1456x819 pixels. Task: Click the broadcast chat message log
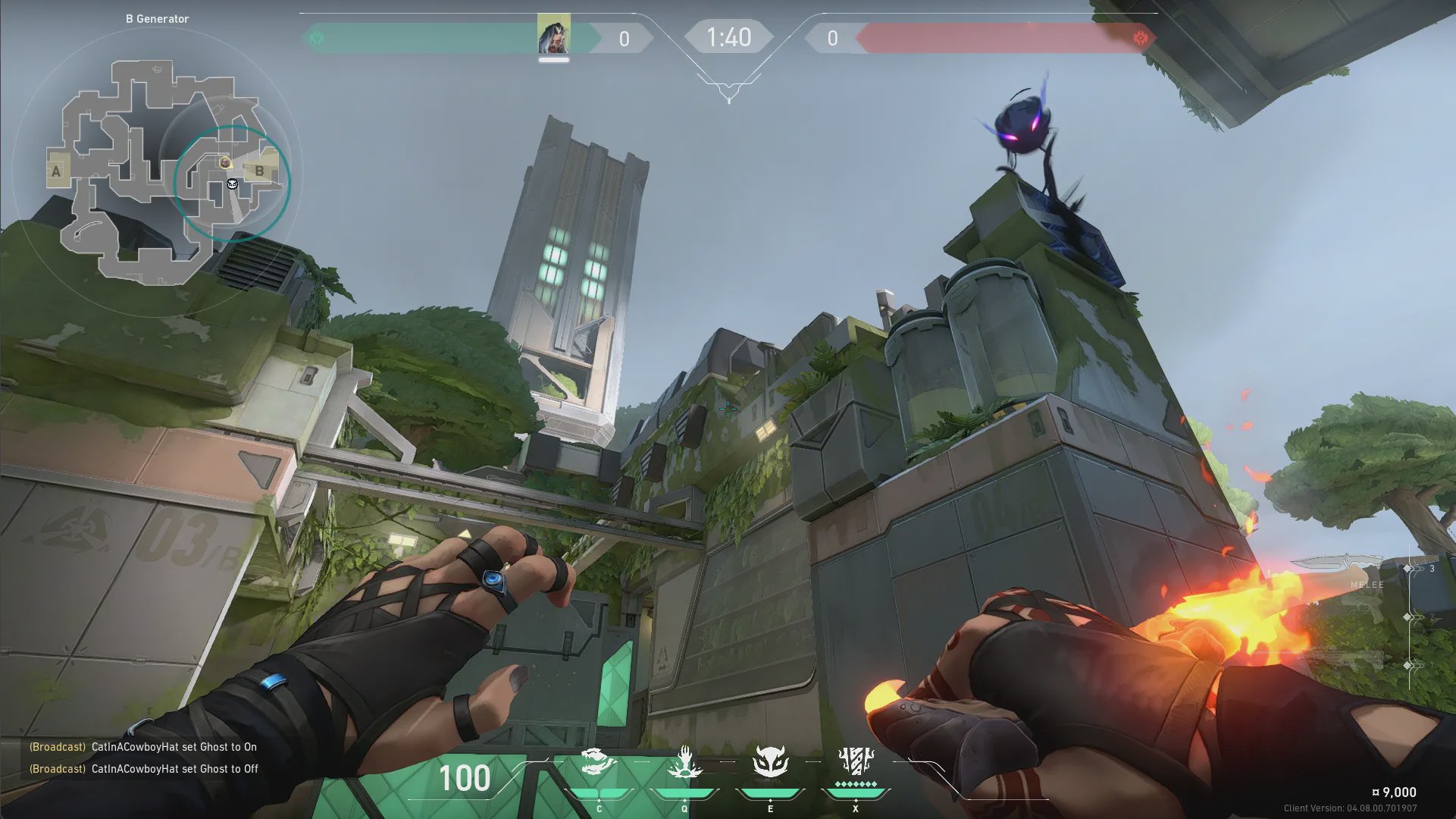144,758
